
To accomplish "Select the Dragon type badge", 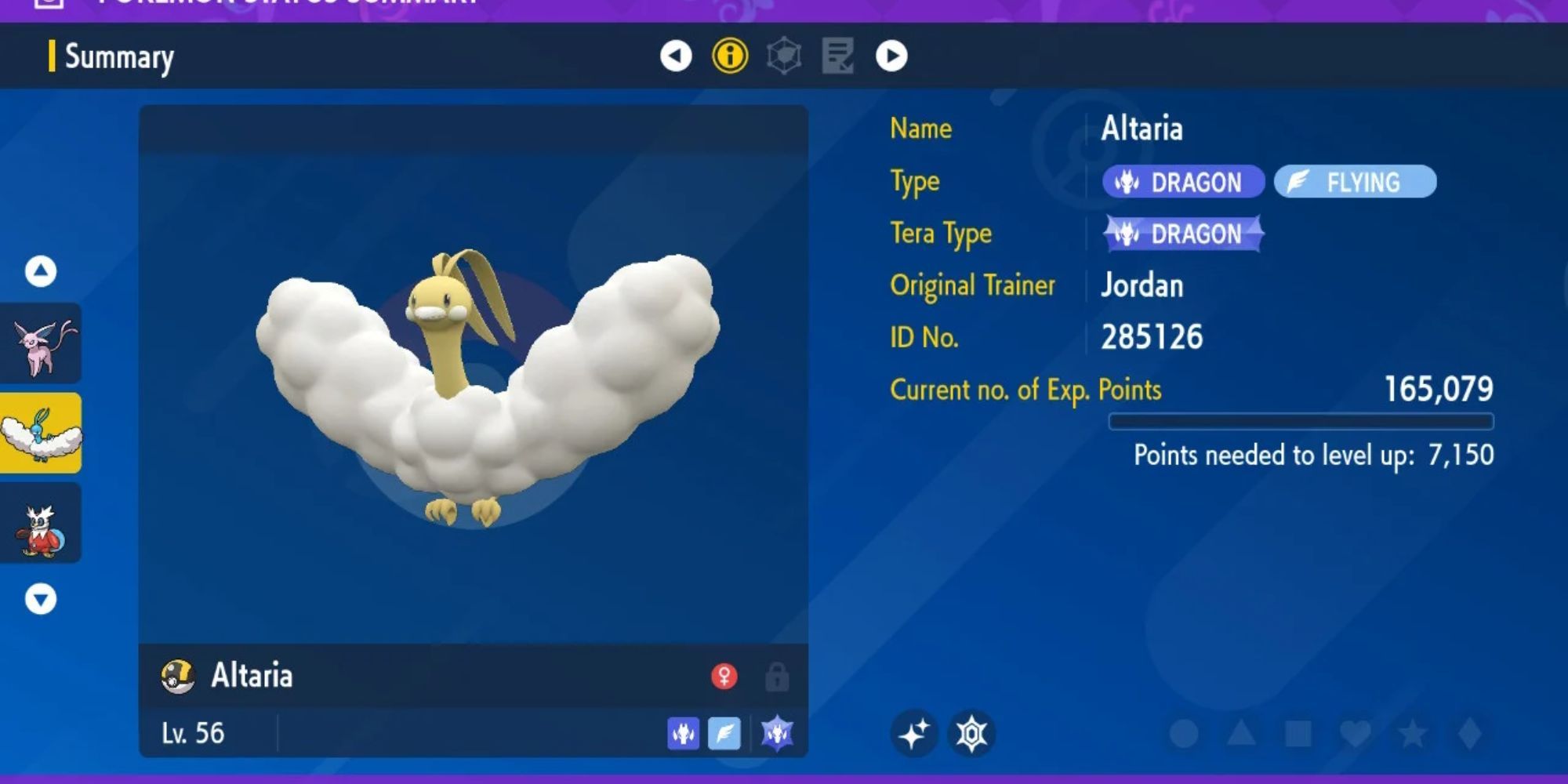I will click(x=1182, y=182).
